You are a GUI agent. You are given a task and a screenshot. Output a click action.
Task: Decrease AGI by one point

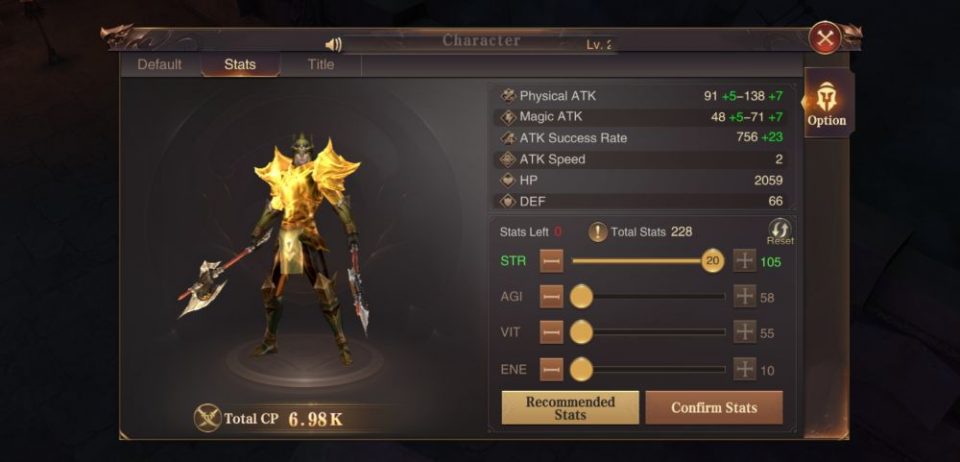coord(551,297)
